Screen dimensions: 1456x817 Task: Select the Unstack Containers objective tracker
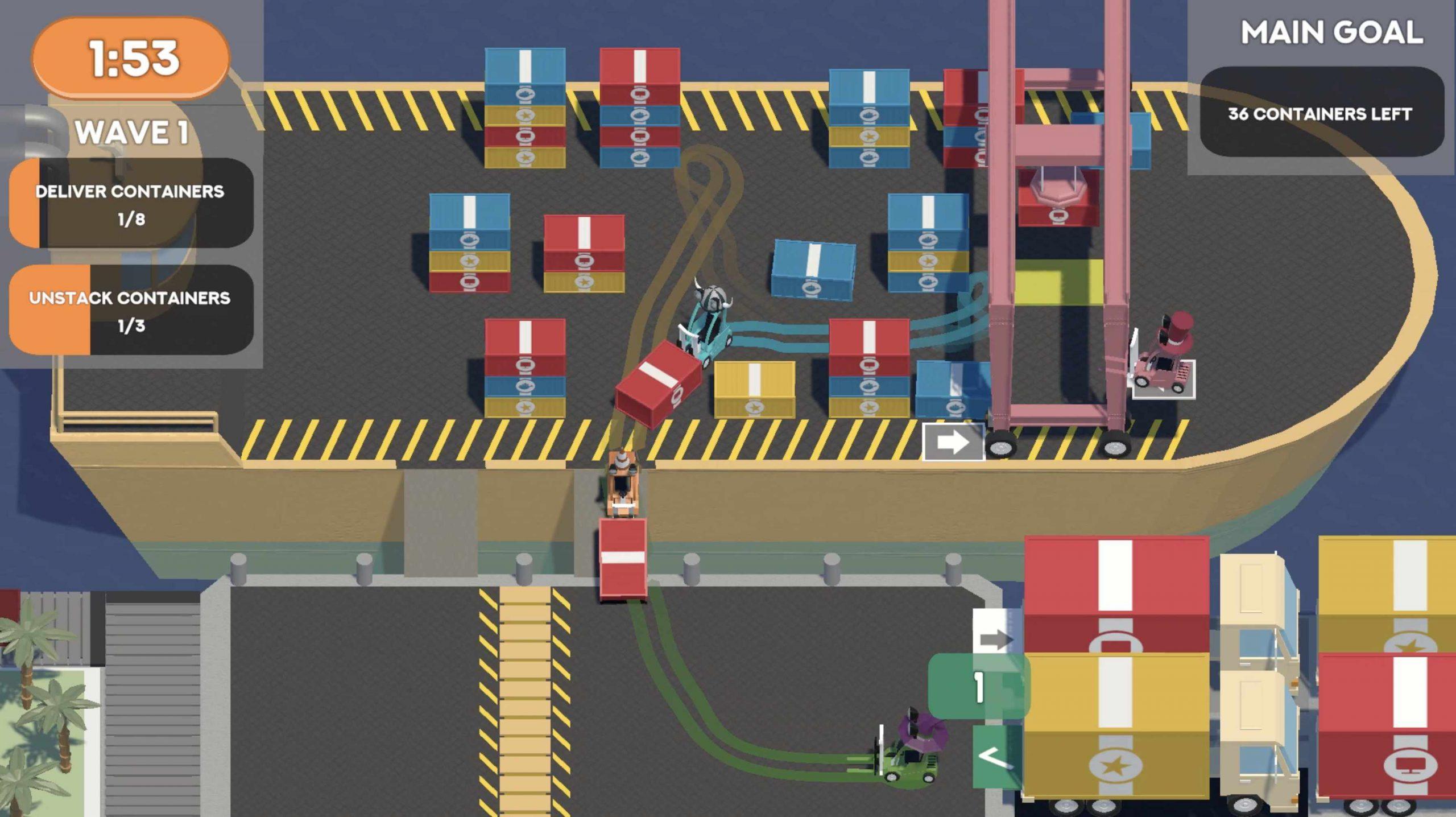click(131, 310)
